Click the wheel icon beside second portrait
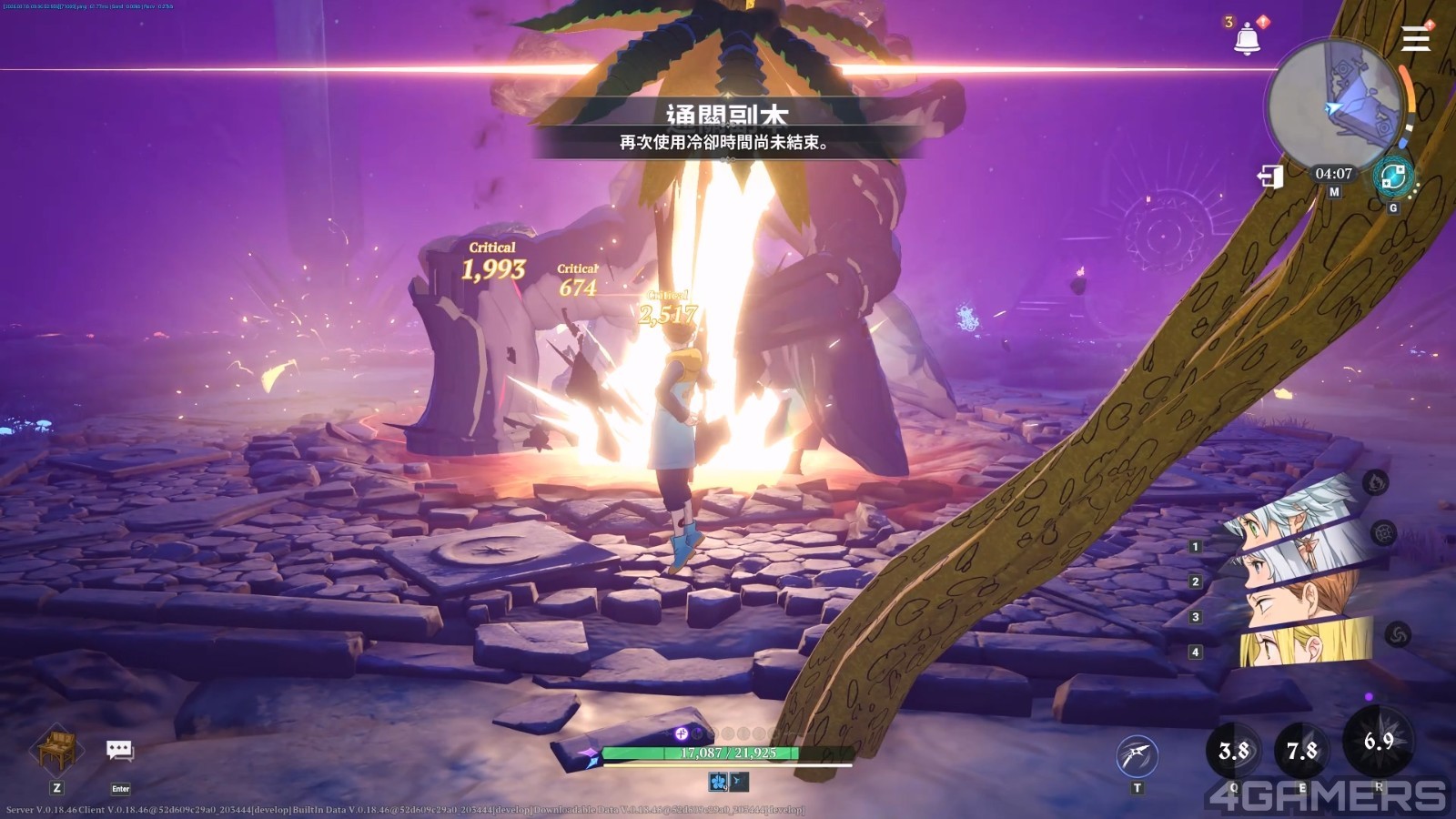 [1384, 533]
